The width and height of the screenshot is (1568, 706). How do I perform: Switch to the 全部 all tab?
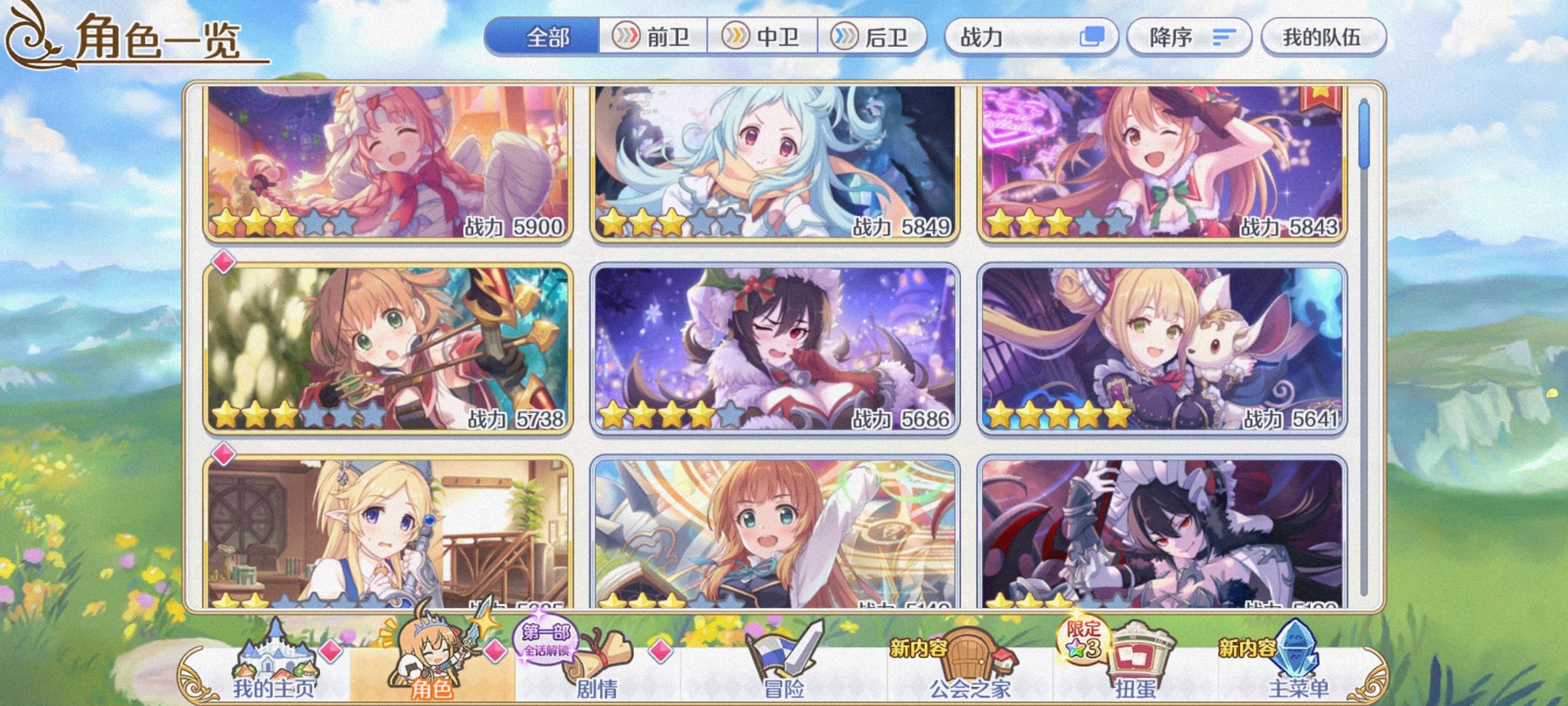click(x=547, y=37)
